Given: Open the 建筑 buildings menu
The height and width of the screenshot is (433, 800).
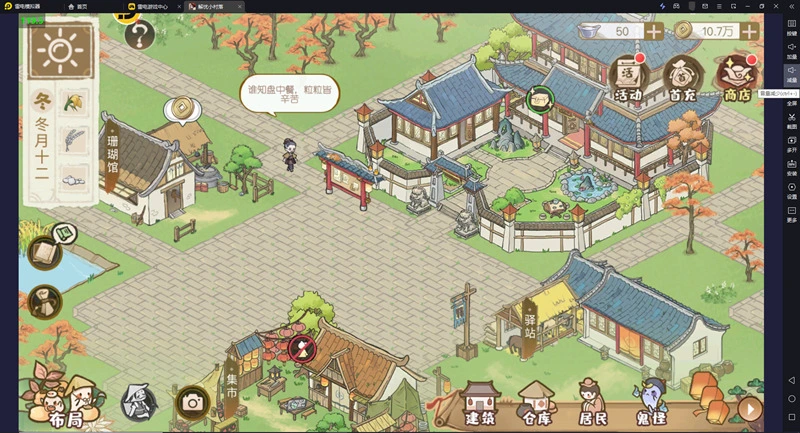Looking at the screenshot, I should tap(479, 402).
